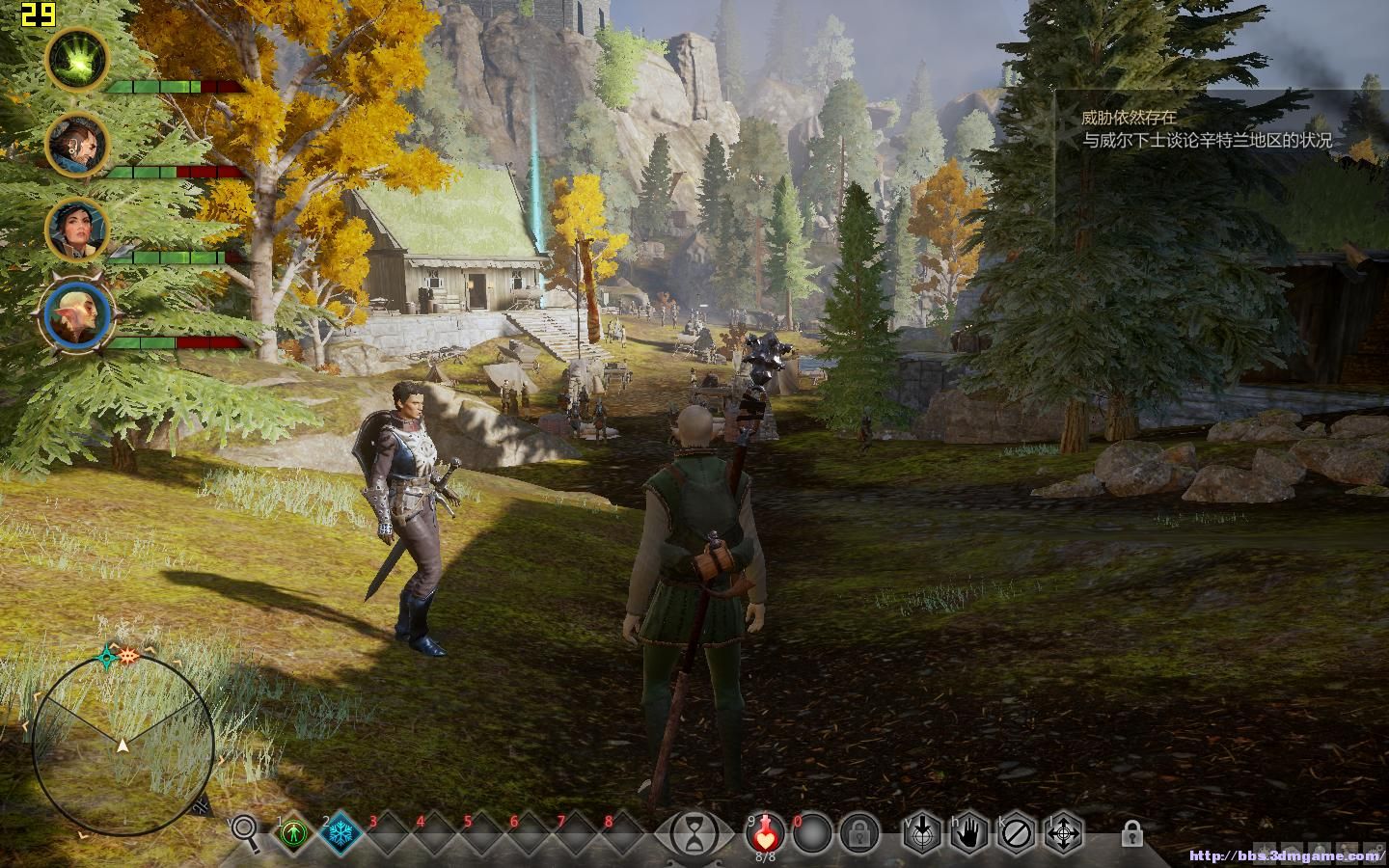The height and width of the screenshot is (868, 1389).
Task: Activate the magnifying glass search icon
Action: coord(246,831)
